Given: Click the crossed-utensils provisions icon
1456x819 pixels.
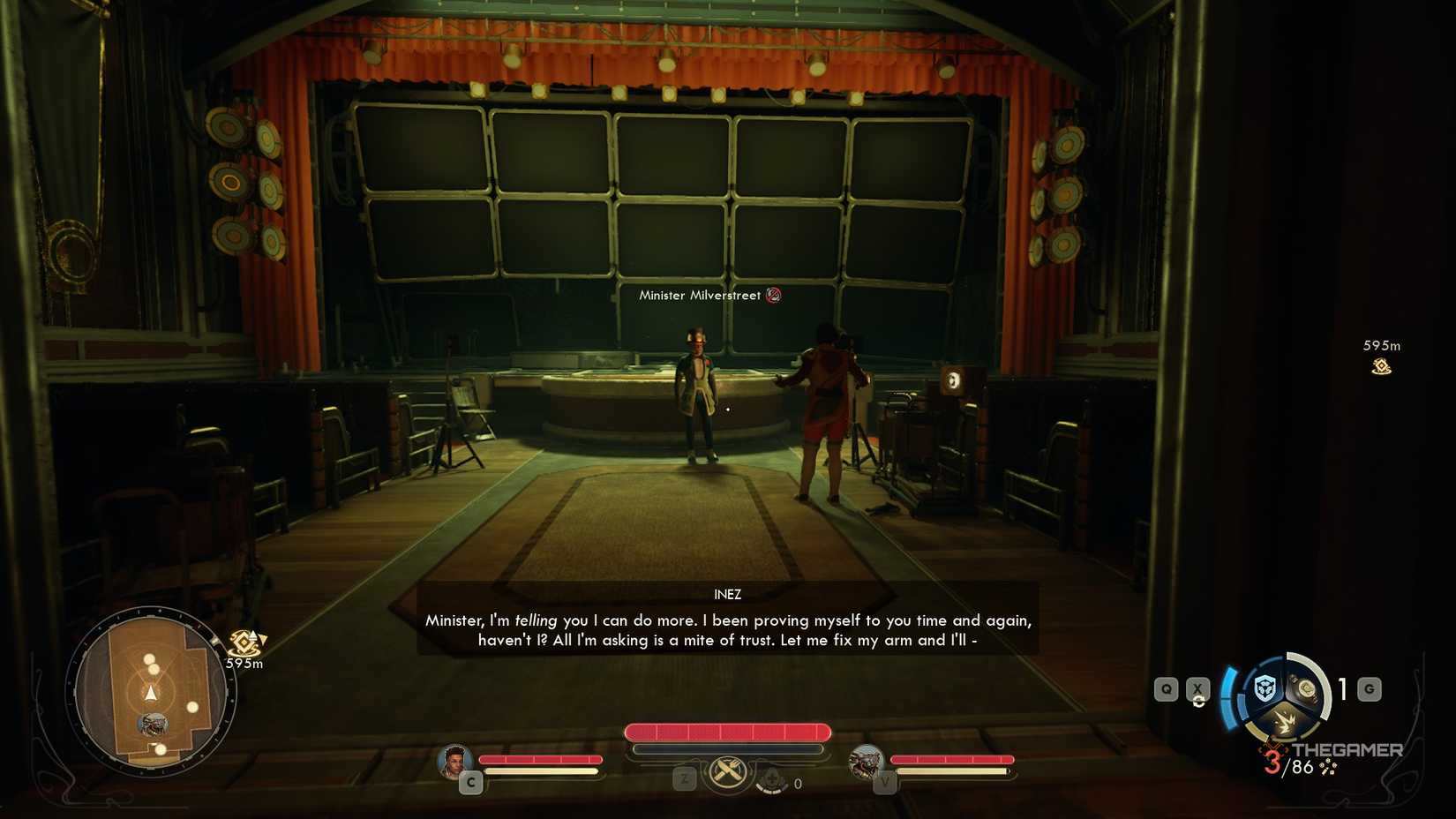Looking at the screenshot, I should tap(725, 770).
